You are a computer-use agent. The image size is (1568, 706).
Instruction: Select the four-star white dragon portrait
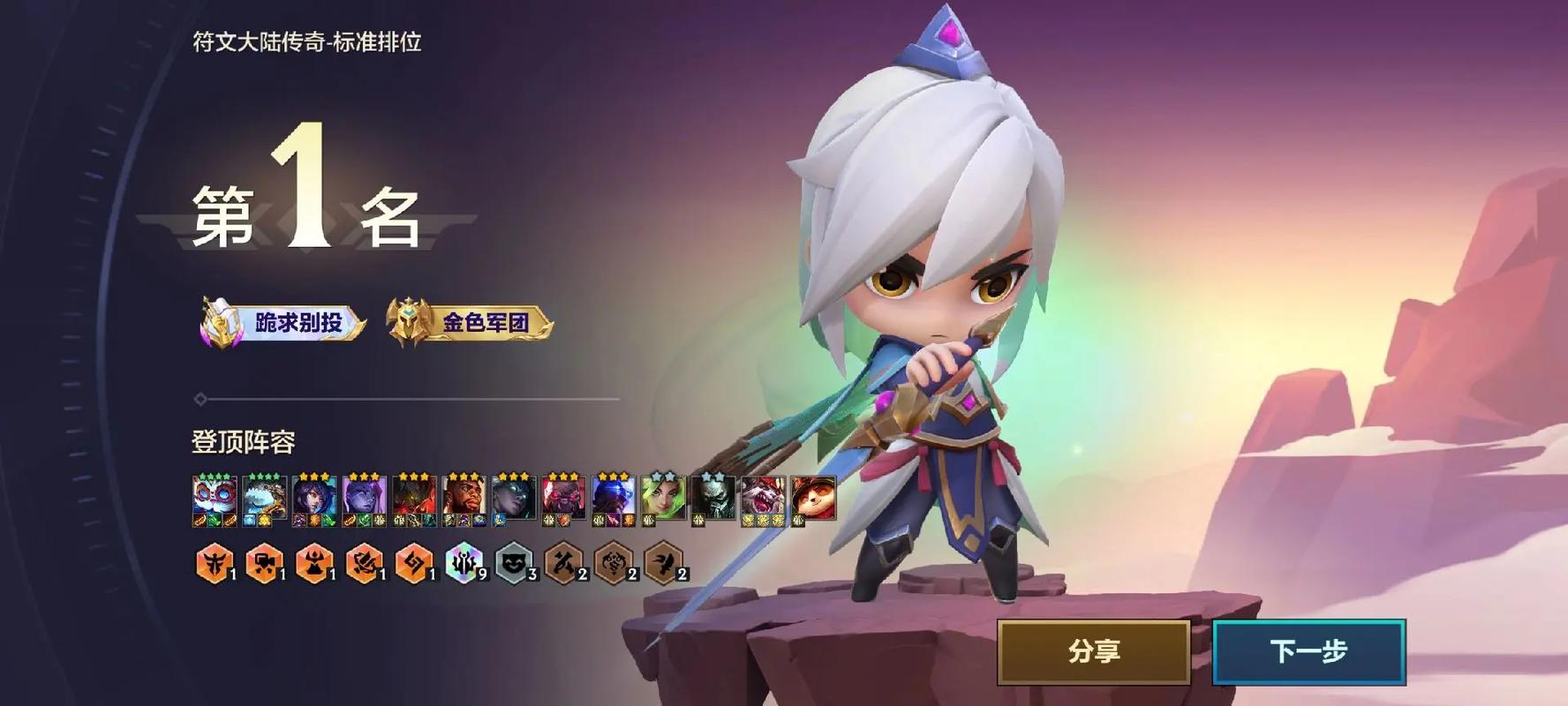264,499
